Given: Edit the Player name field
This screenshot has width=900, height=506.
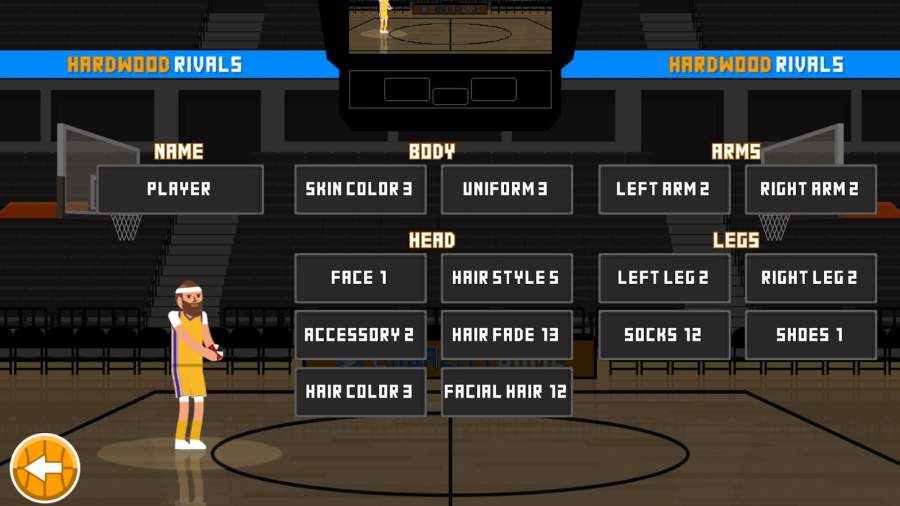Looking at the screenshot, I should 180,189.
